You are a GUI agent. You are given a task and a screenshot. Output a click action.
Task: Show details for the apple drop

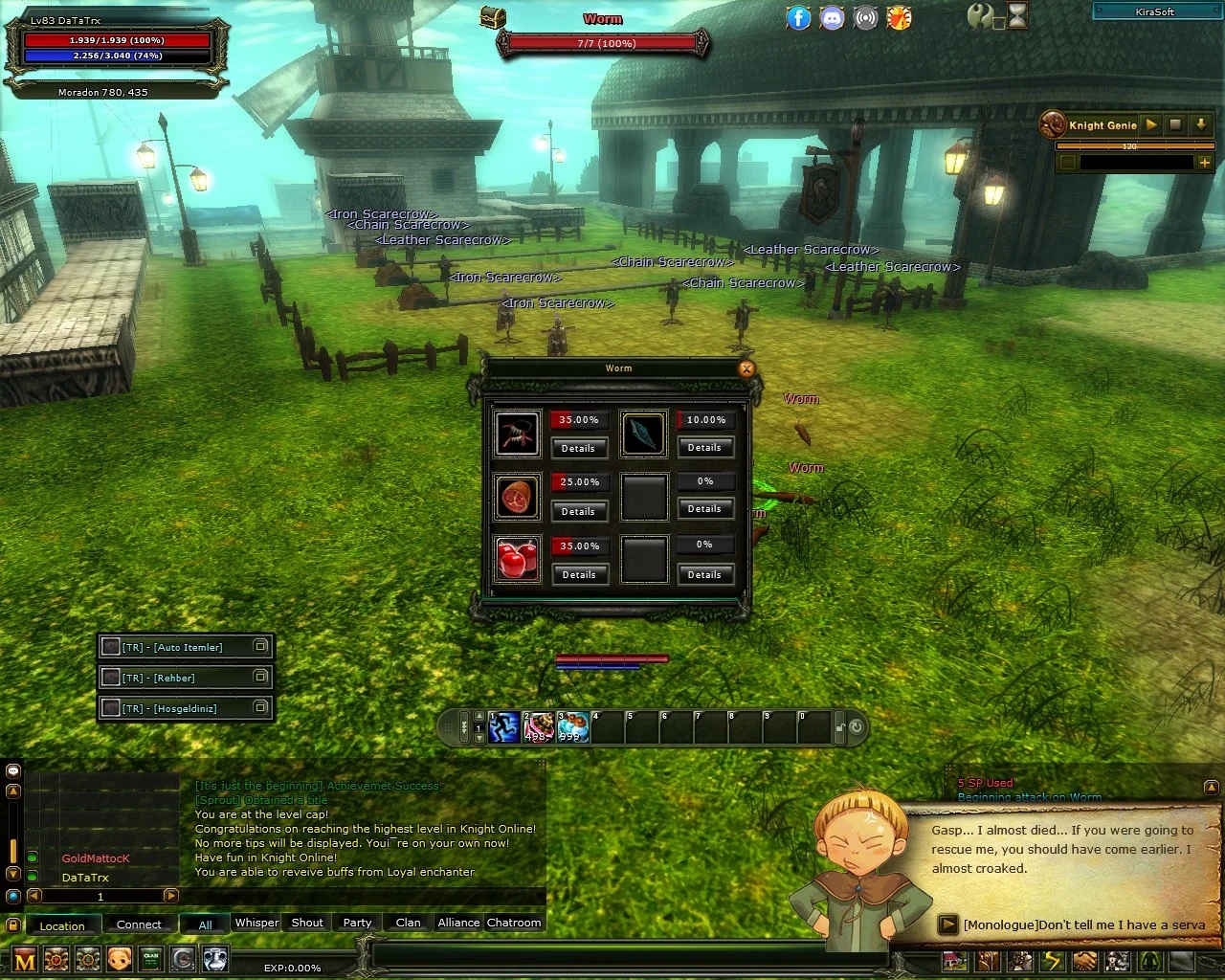[578, 574]
